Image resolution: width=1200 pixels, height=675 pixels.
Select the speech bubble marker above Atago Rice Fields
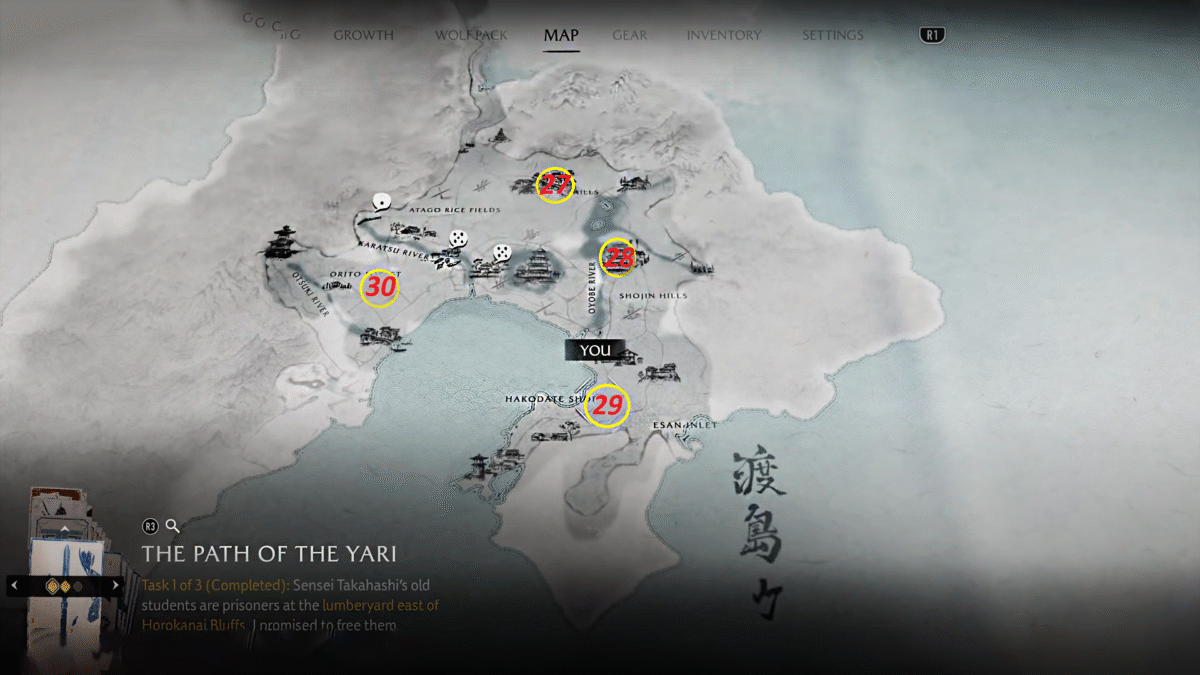[380, 202]
